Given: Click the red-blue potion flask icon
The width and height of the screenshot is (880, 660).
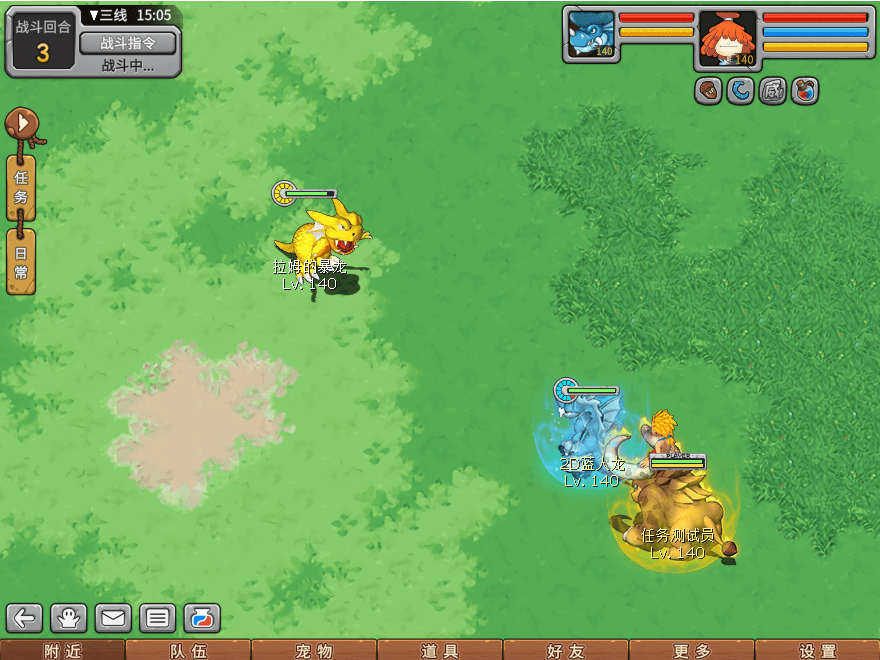Looking at the screenshot, I should click(x=805, y=90).
